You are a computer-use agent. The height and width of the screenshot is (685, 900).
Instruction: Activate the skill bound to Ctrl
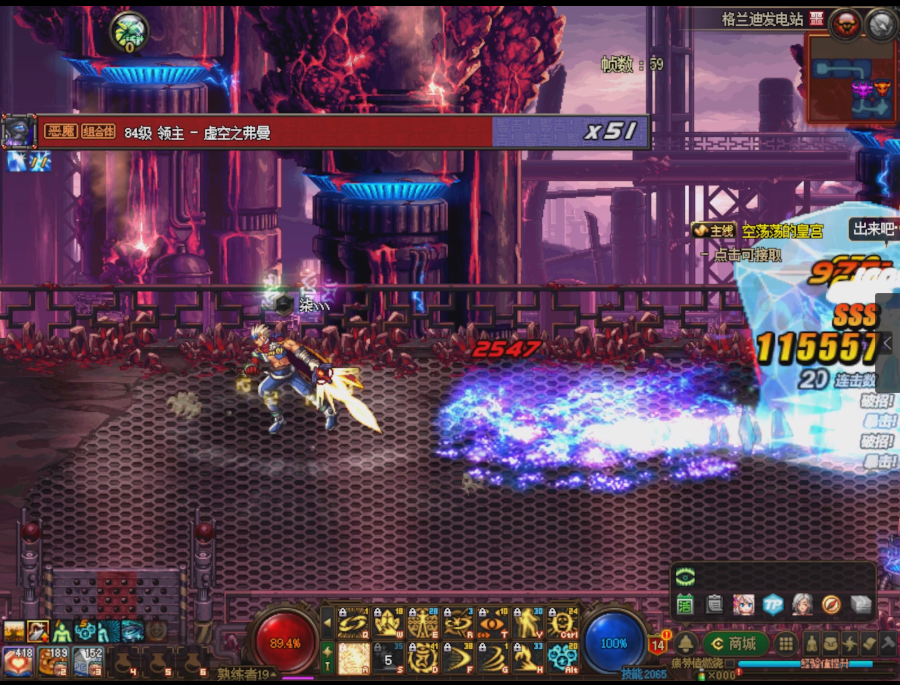[563, 623]
